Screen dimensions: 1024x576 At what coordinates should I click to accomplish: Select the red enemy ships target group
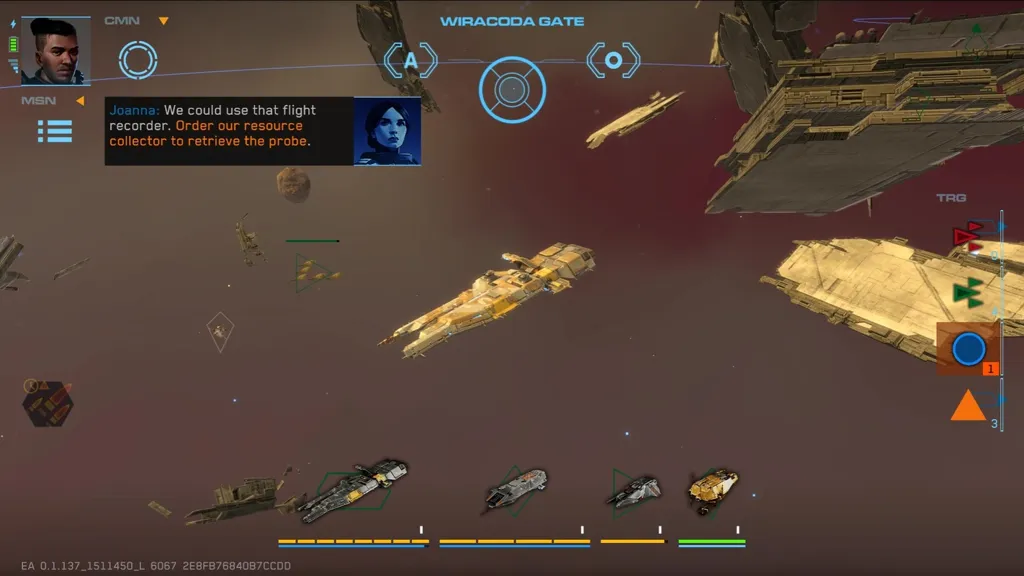[x=967, y=237]
